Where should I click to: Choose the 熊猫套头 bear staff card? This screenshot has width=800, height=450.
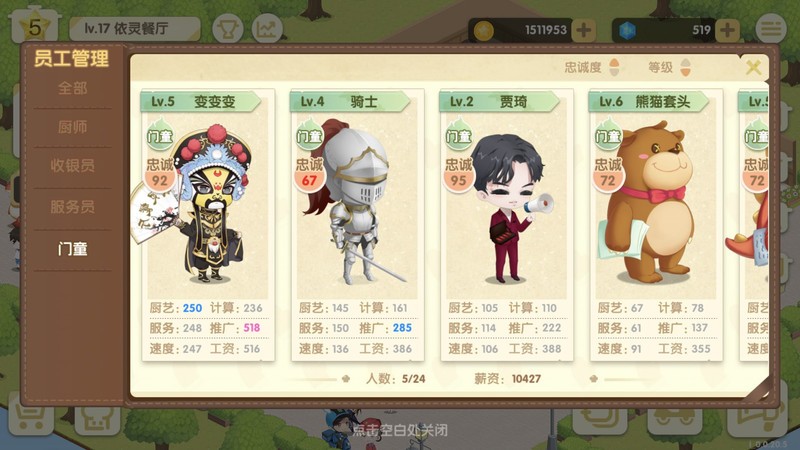(x=655, y=225)
